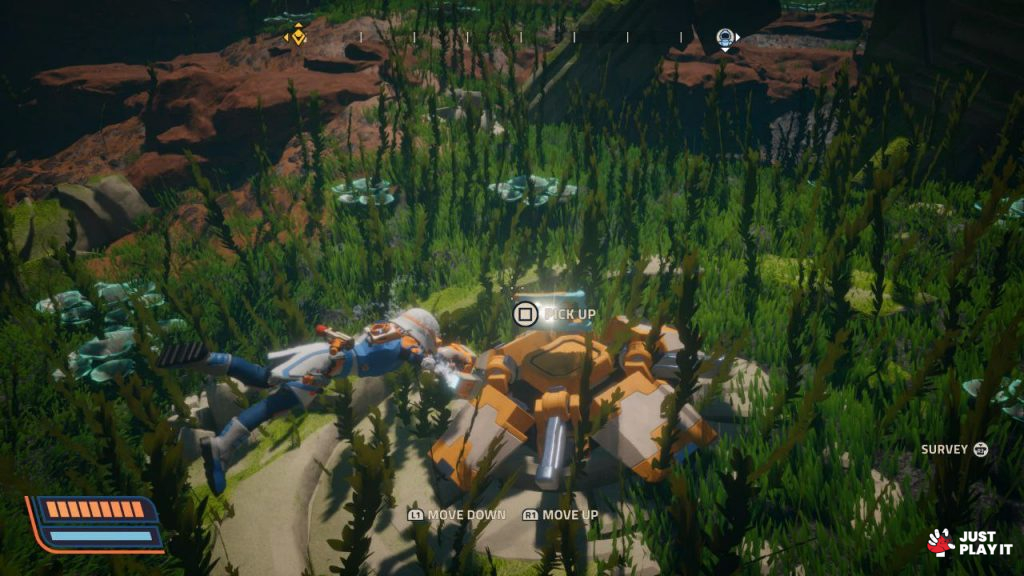
Task: Click the white robot helmet compass marker
Action: click(725, 38)
